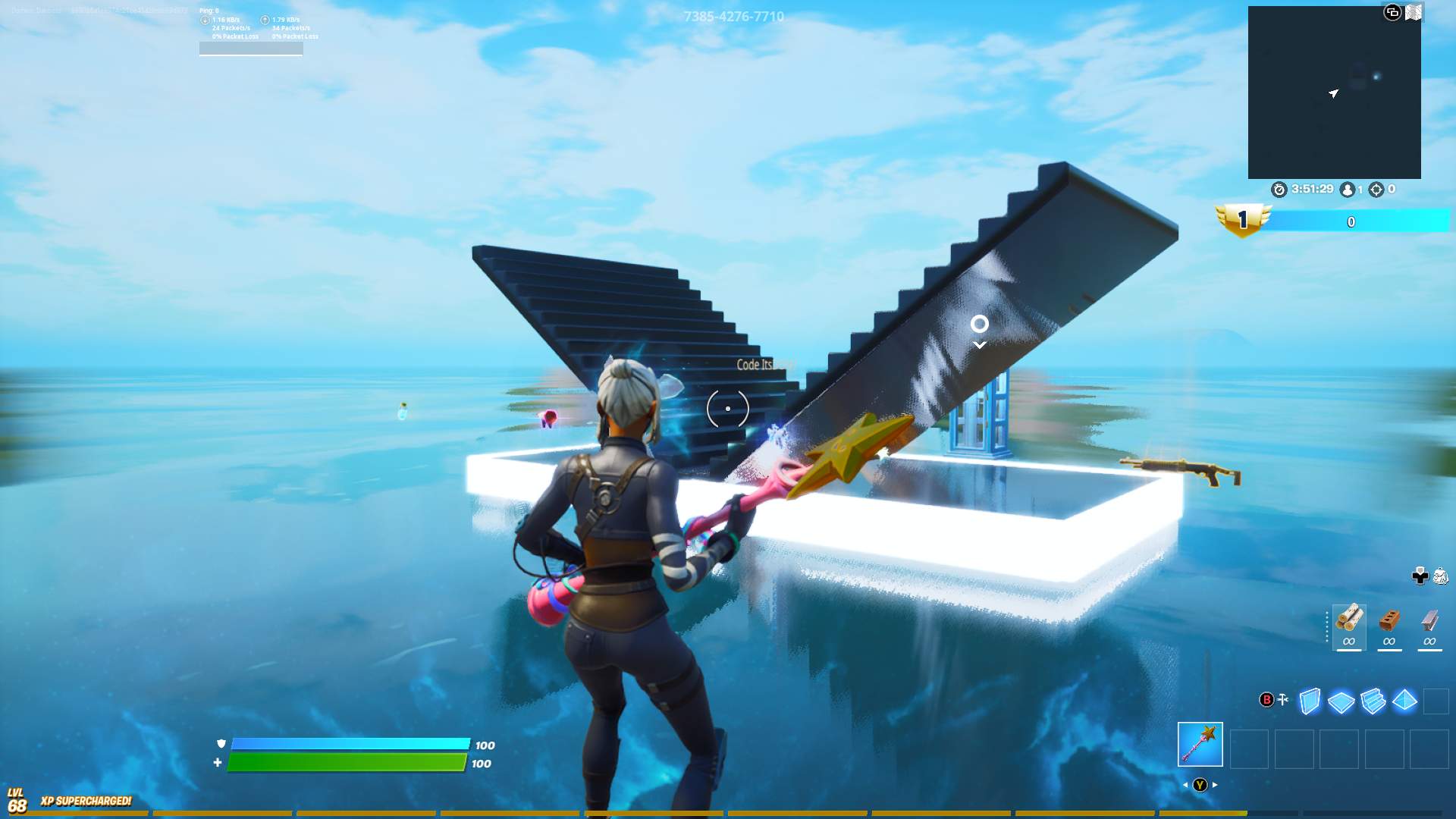The width and height of the screenshot is (1456, 819).
Task: Click the eliminations crosshair icon
Action: pos(1373,190)
